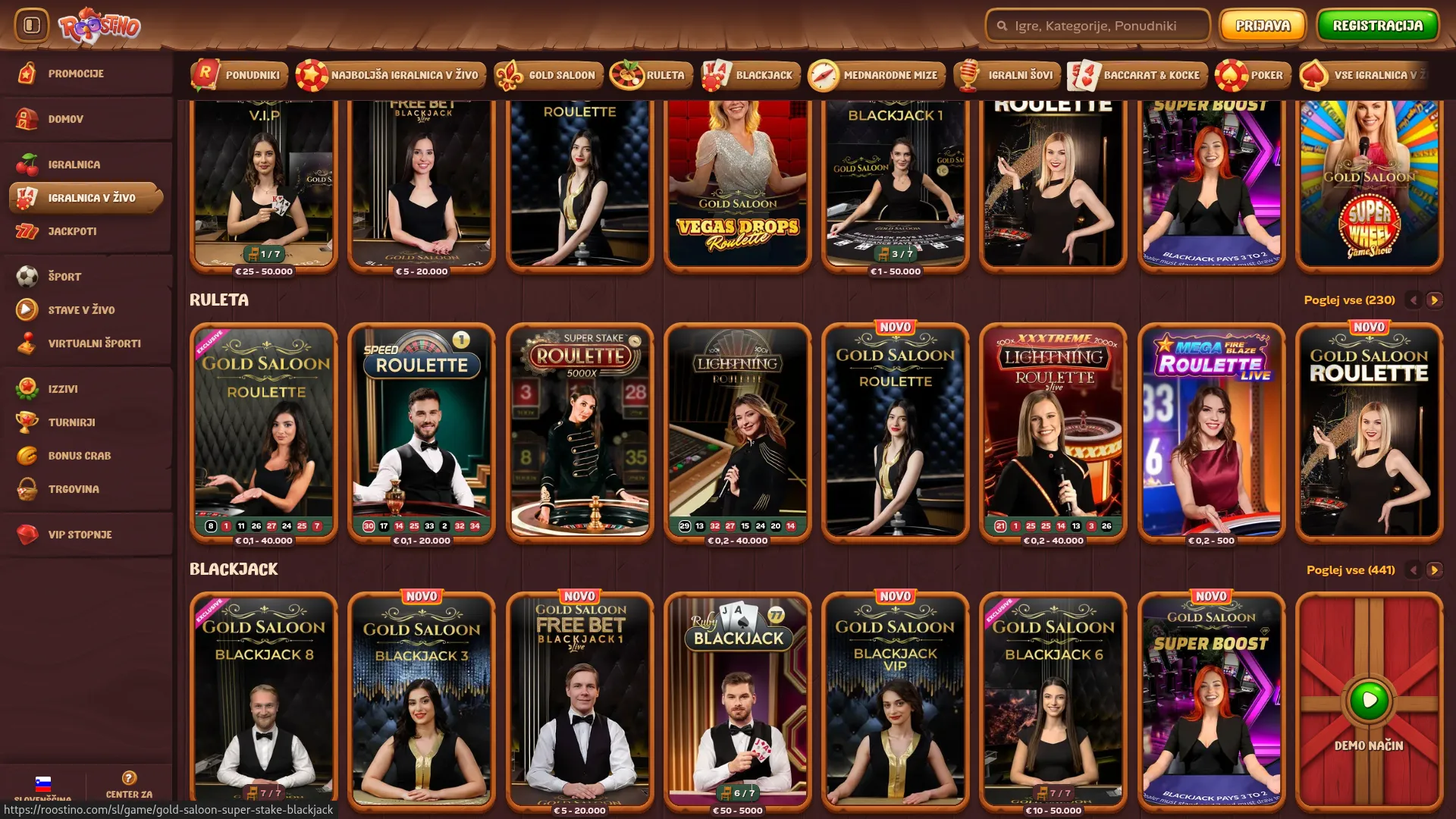Viewport: 1456px width, 819px height.
Task: Show the Igralni Šovi category
Action: [x=1007, y=75]
